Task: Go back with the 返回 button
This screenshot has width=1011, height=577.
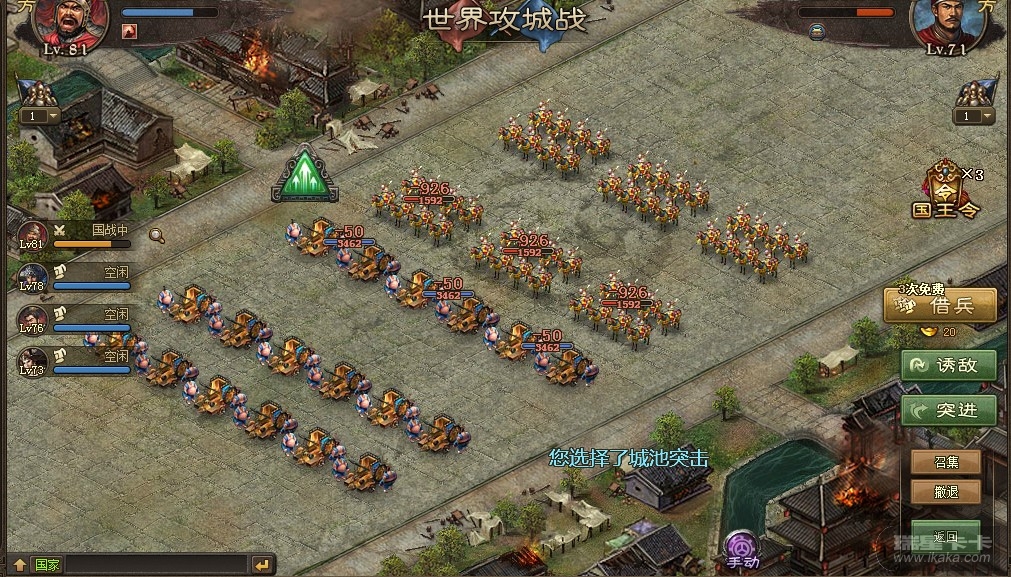Action: [945, 537]
